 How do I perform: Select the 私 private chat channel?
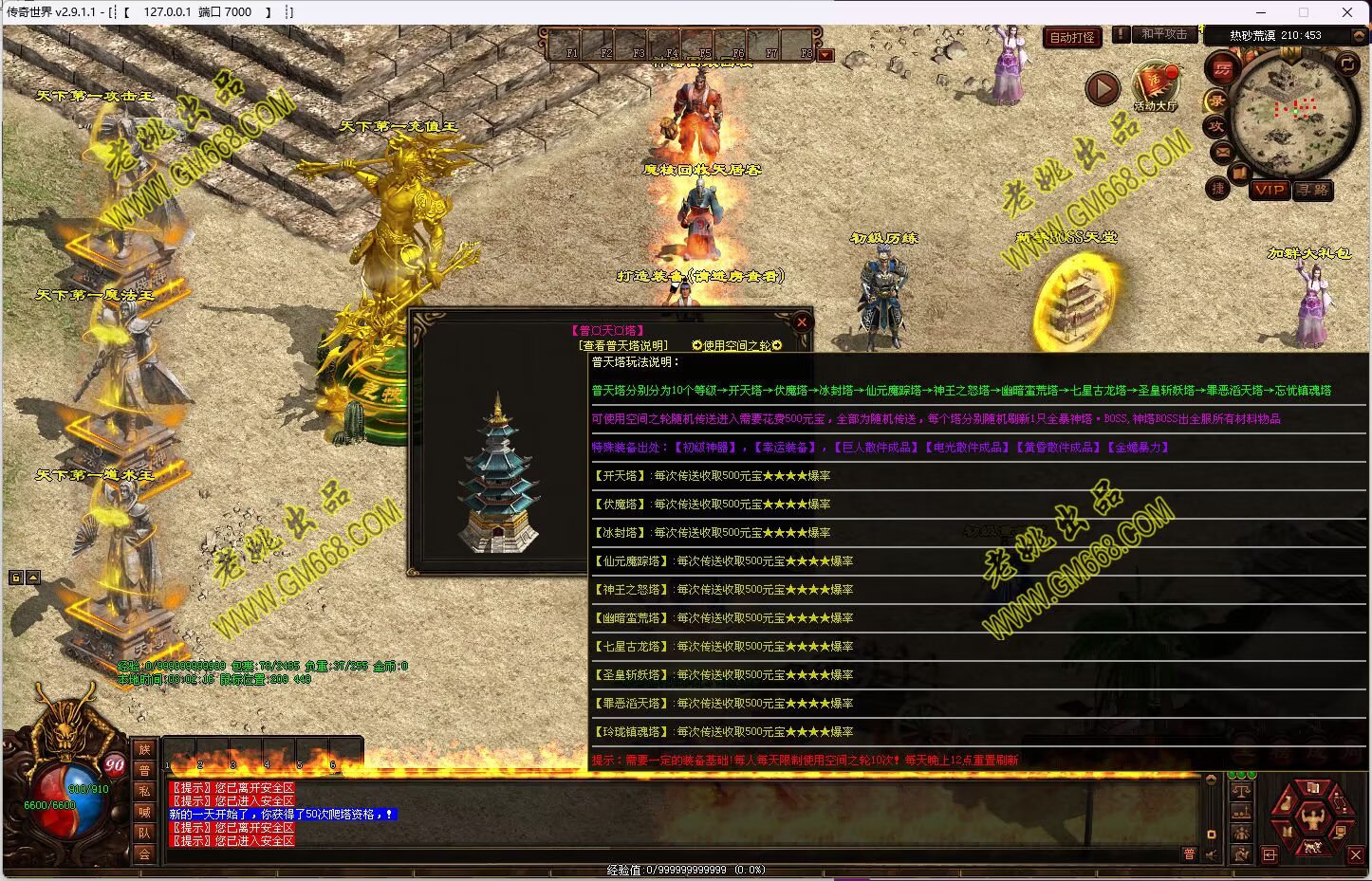pos(144,791)
